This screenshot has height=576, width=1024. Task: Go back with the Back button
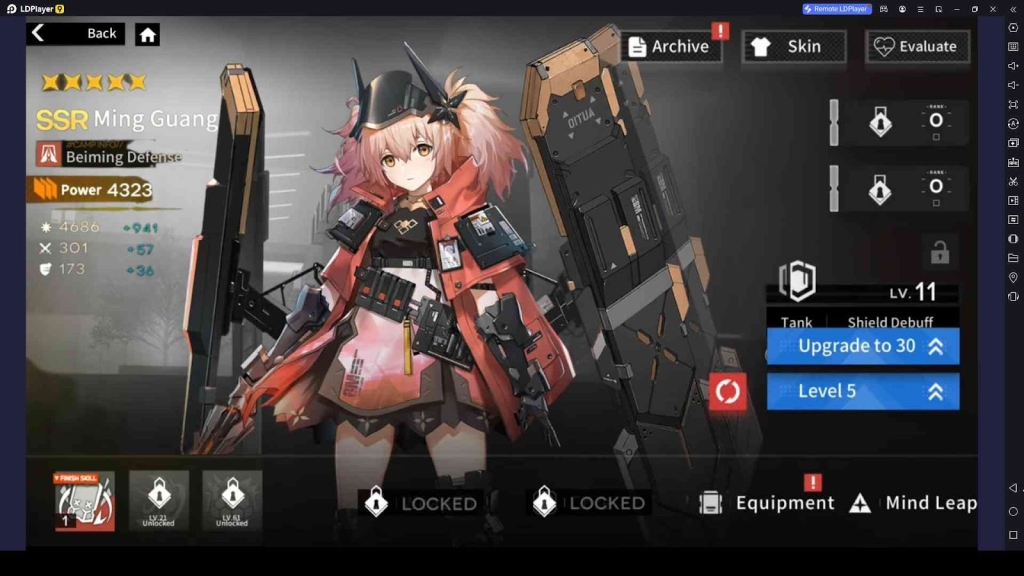click(x=75, y=34)
